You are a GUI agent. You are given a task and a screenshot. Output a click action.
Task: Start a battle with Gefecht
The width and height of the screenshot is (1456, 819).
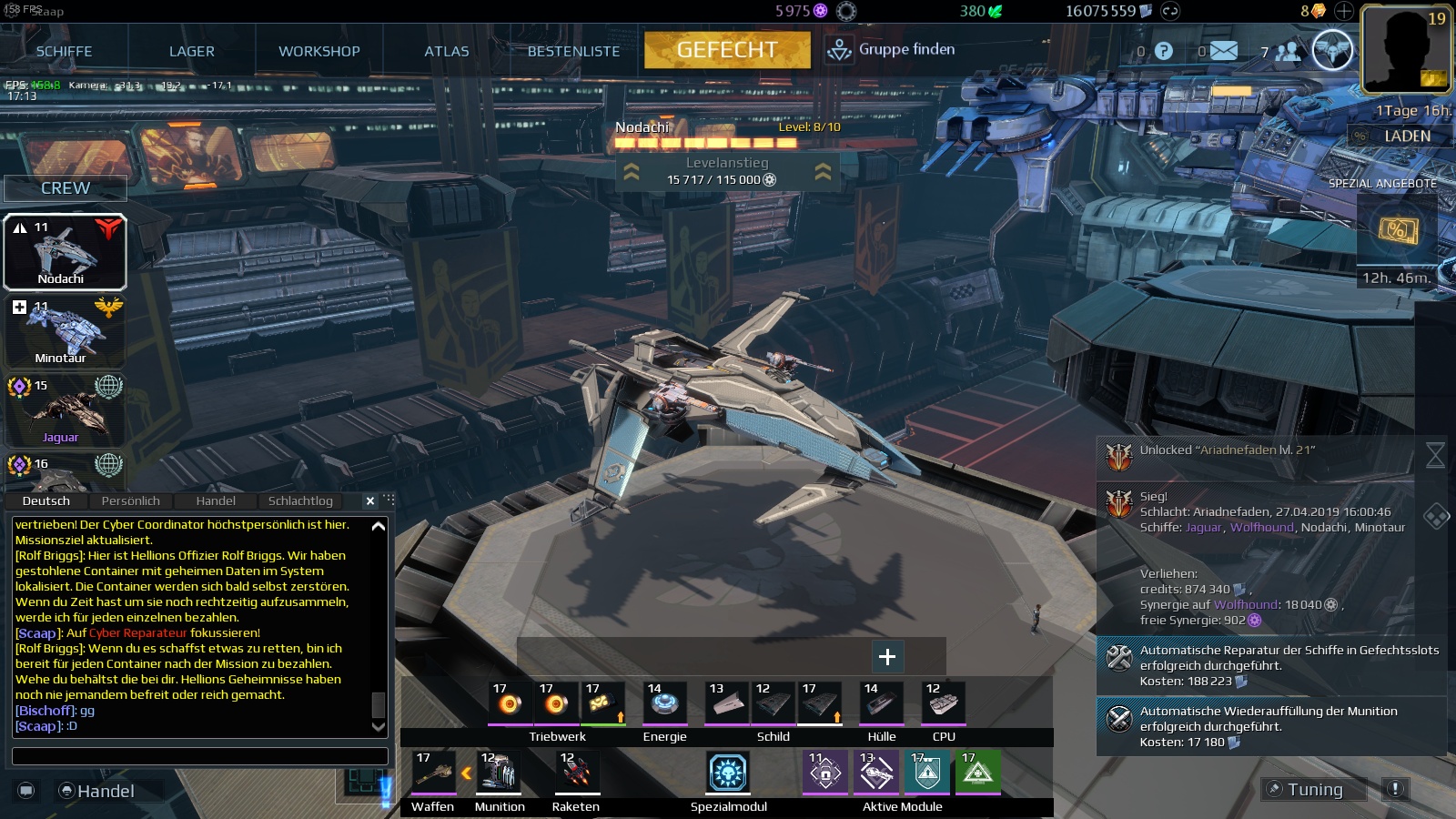coord(727,50)
